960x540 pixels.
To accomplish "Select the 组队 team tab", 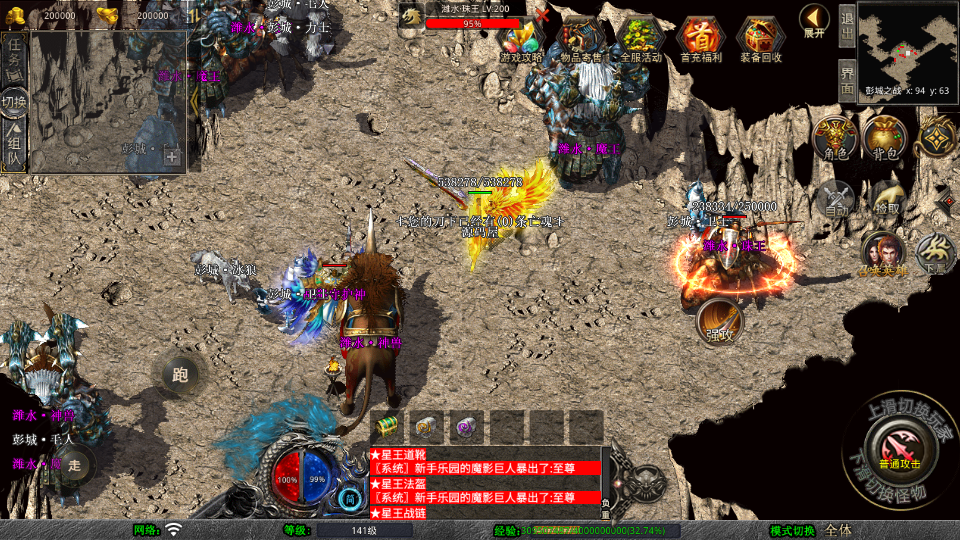I will coord(15,147).
